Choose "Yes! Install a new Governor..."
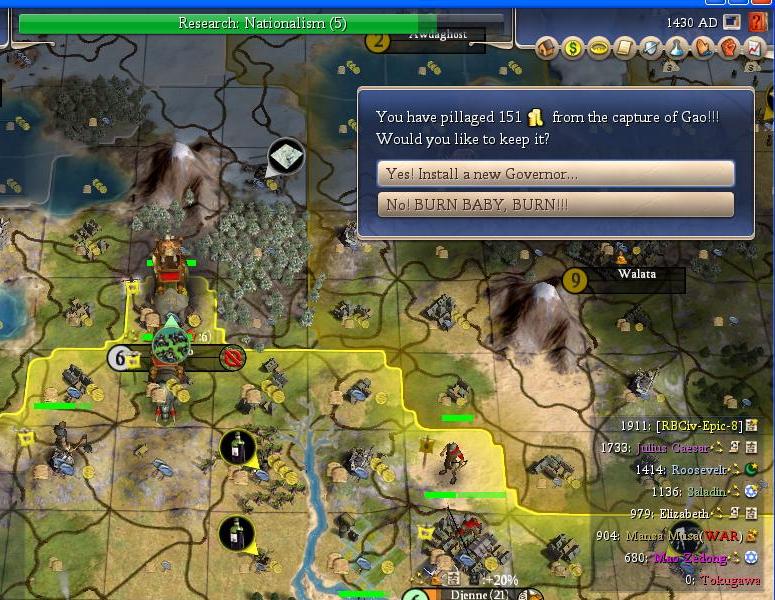 555,174
